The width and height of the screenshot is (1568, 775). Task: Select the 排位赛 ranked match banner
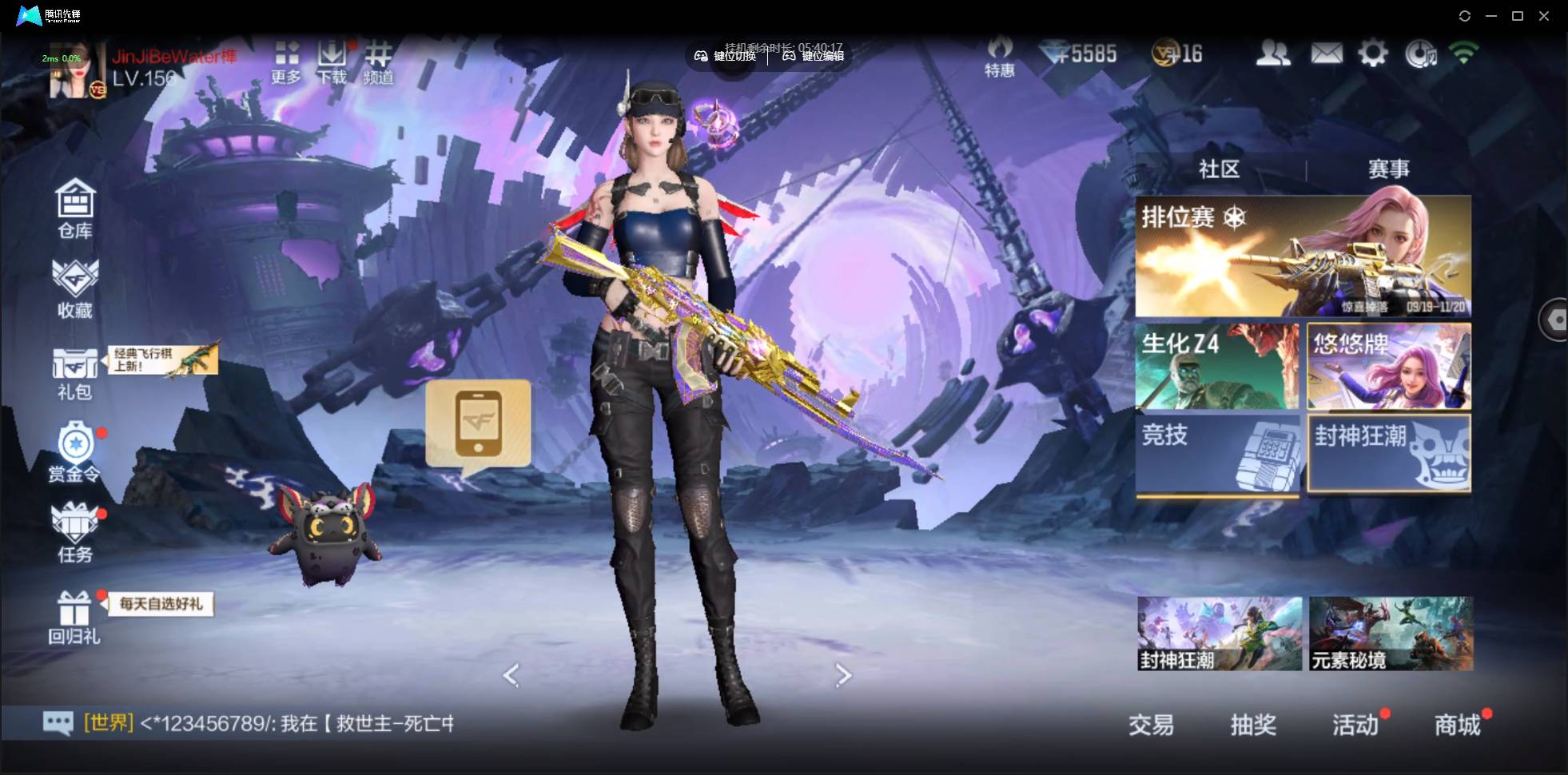pyautogui.click(x=1303, y=256)
